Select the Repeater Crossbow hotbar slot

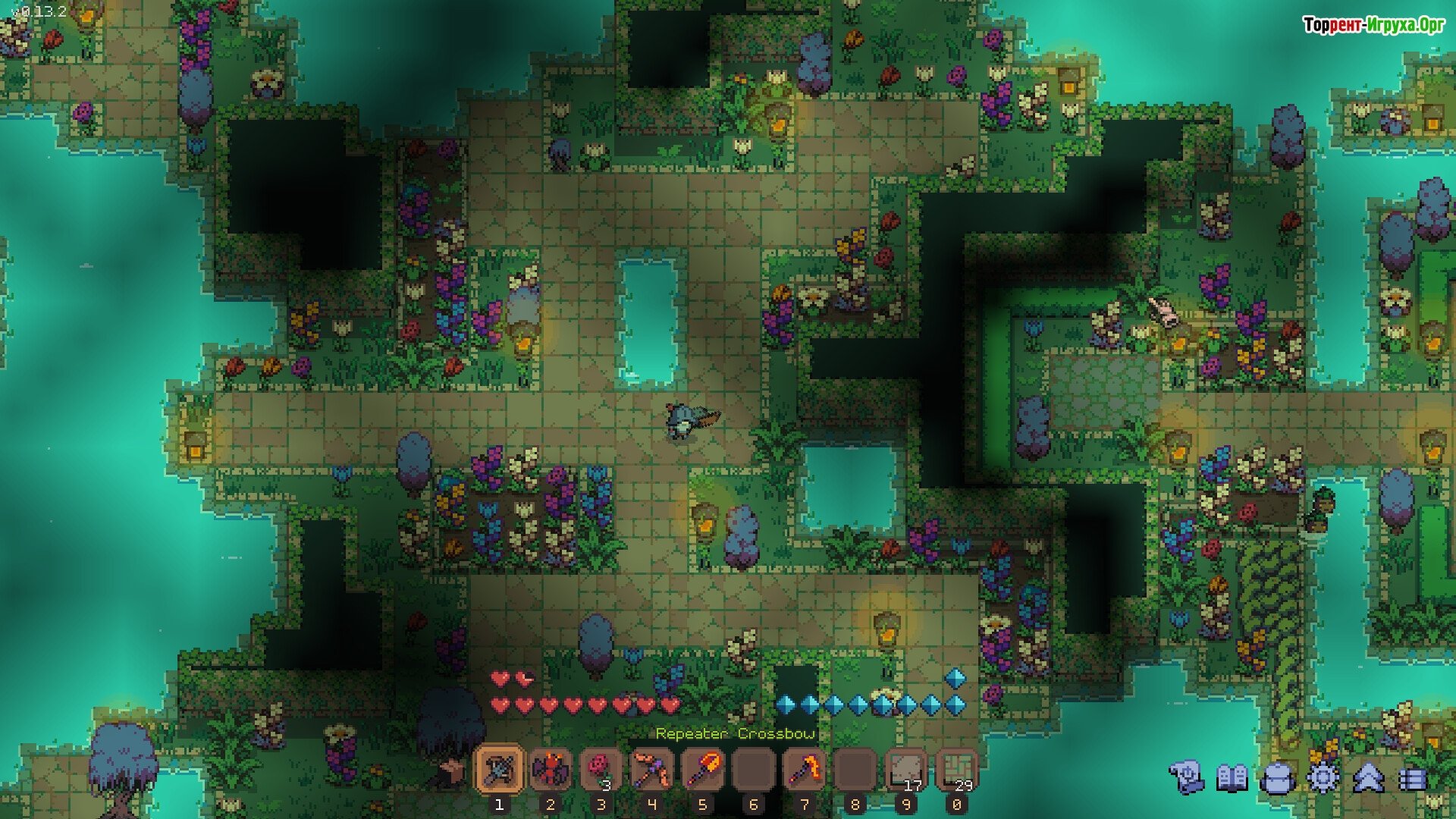499,770
